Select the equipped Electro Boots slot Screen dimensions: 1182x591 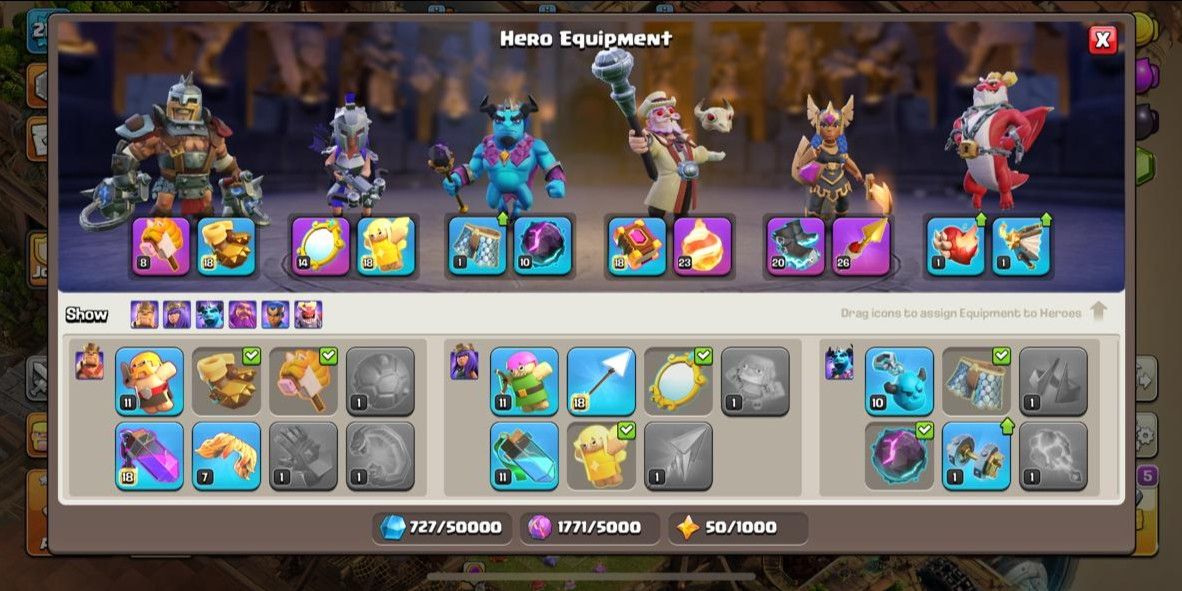click(796, 246)
